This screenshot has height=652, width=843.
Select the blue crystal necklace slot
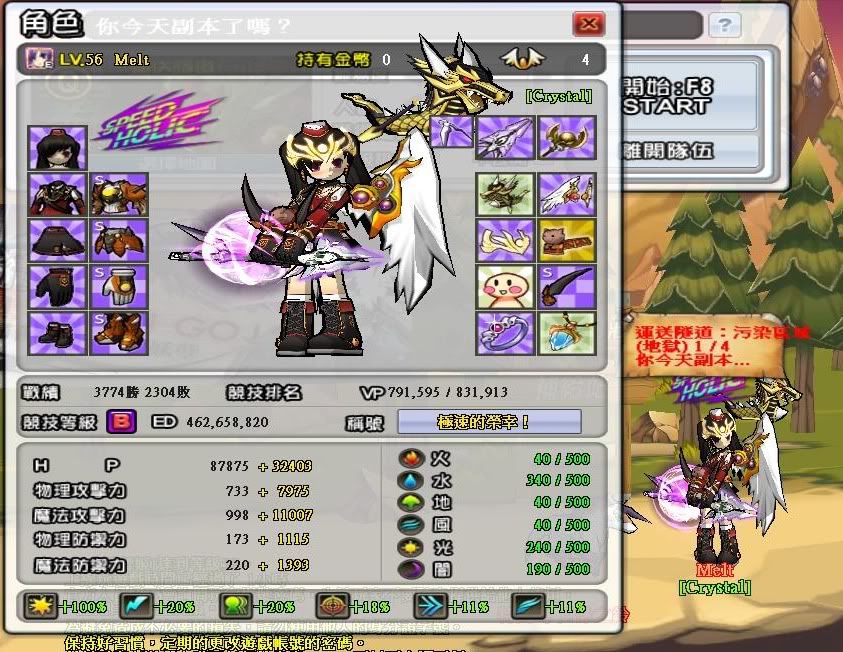coord(567,332)
